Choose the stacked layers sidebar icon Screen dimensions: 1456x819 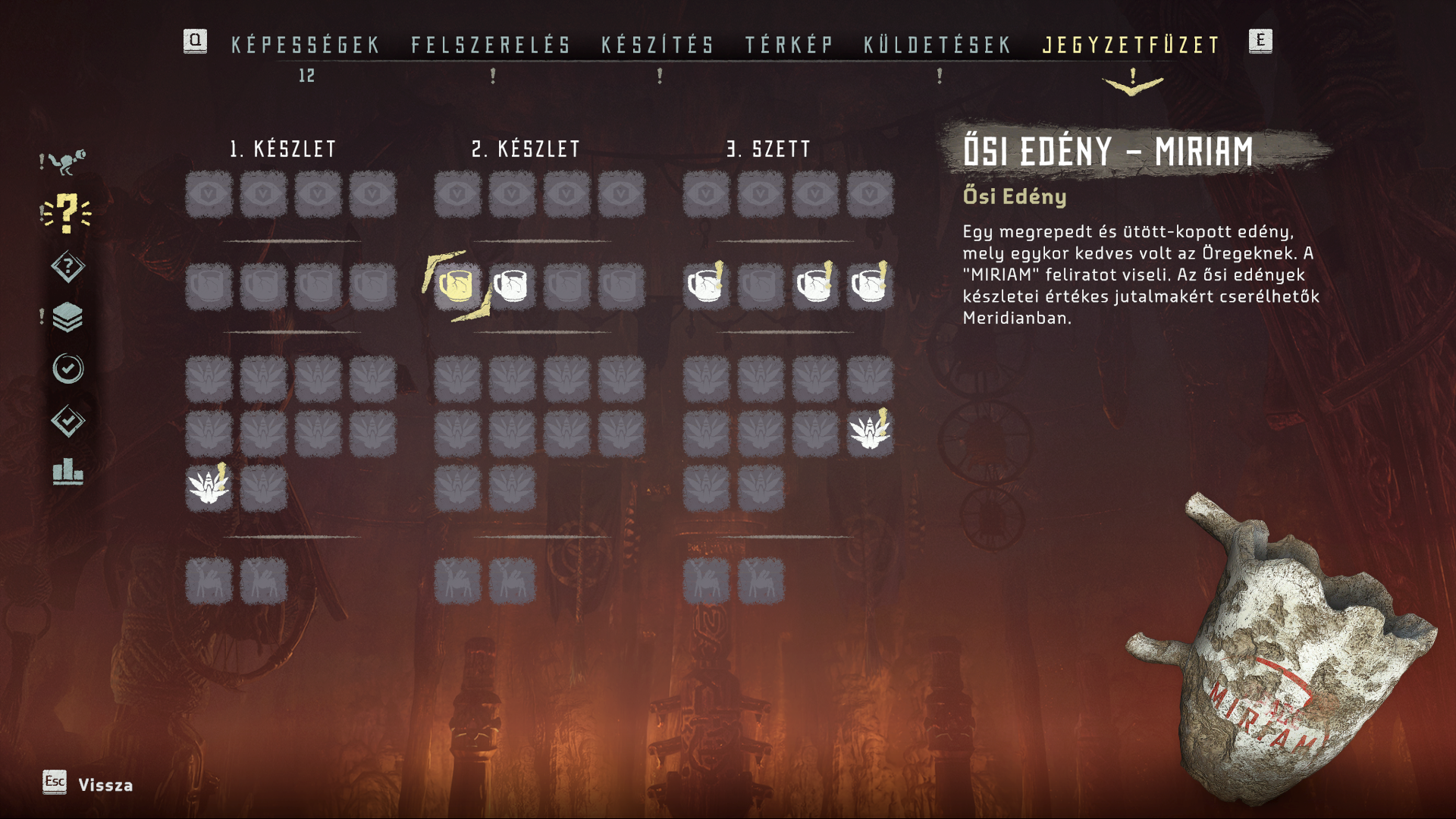click(x=67, y=318)
